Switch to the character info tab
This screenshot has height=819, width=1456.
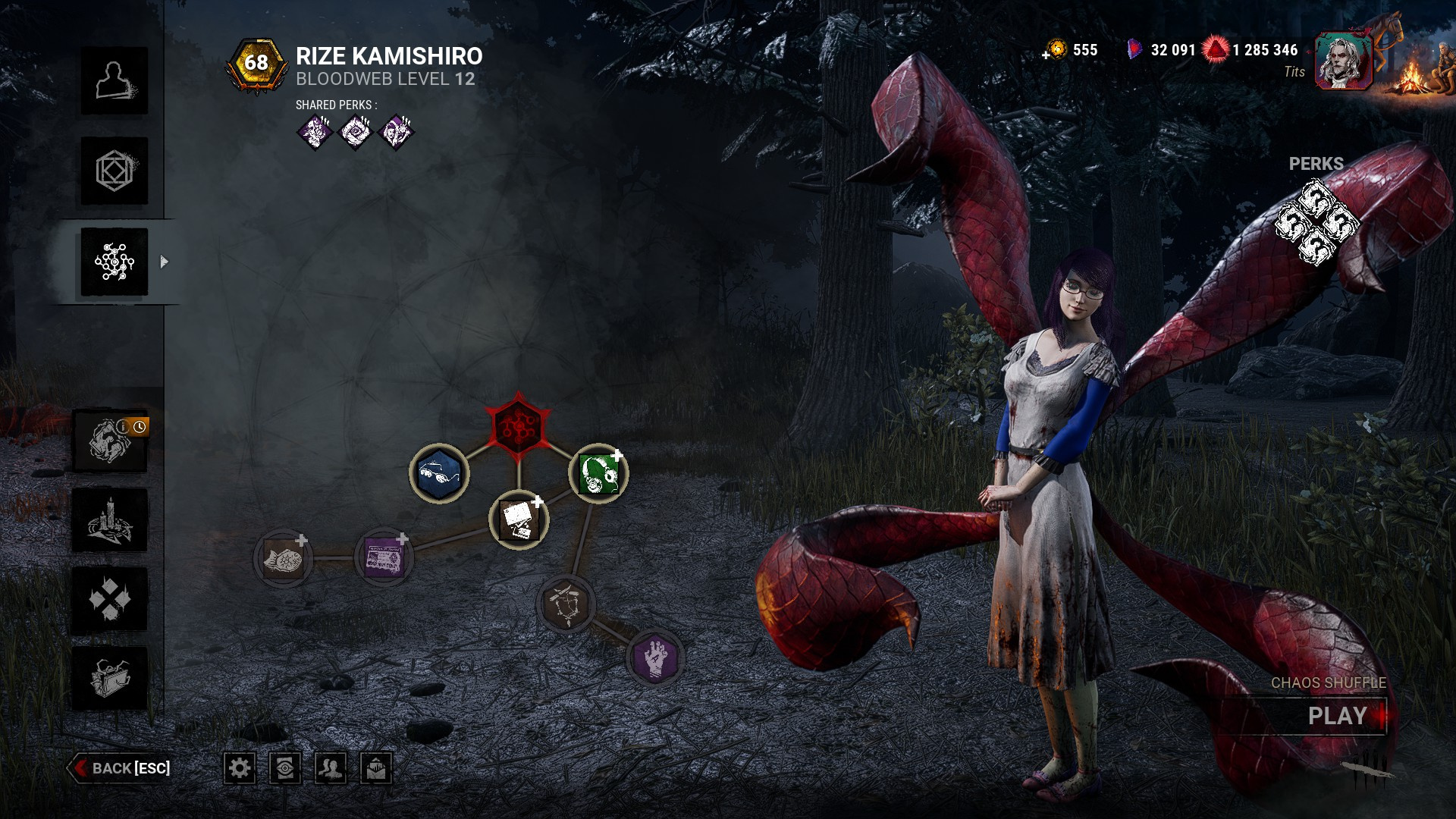(x=115, y=81)
